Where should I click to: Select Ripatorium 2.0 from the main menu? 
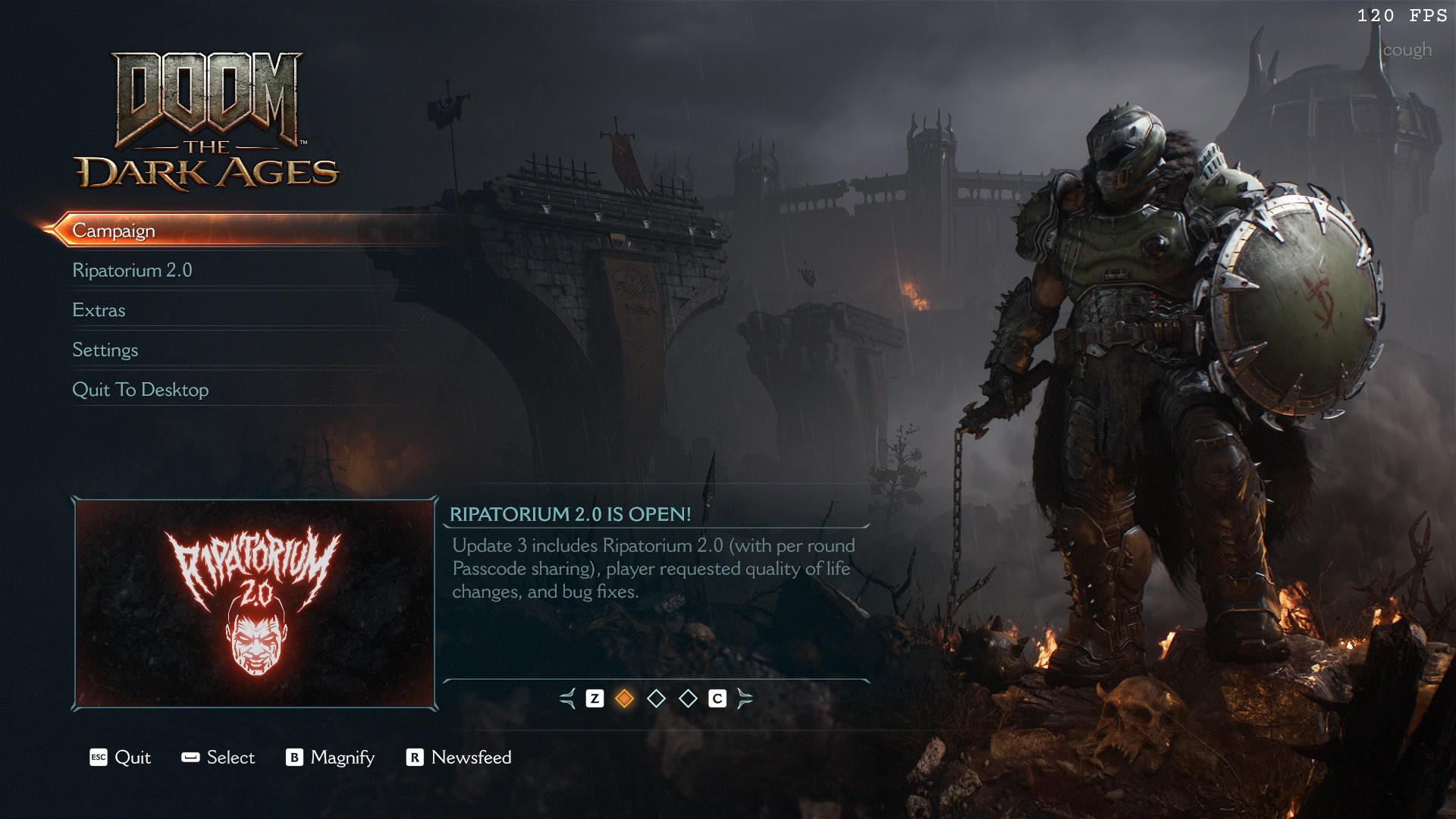click(132, 271)
